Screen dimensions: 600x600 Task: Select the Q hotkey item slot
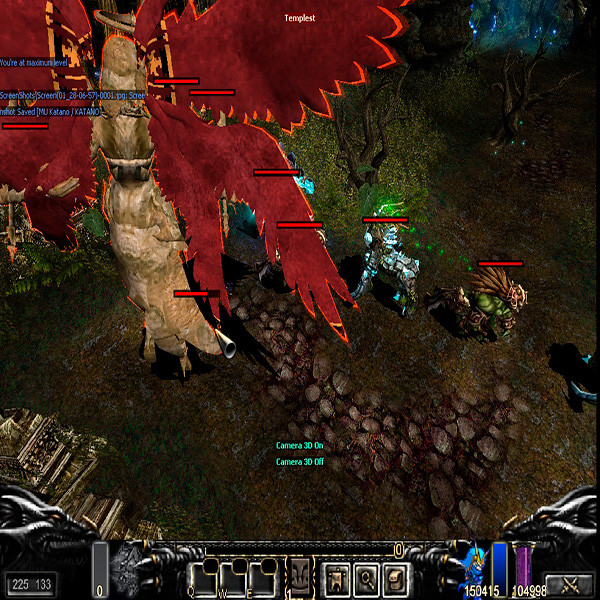[x=204, y=577]
